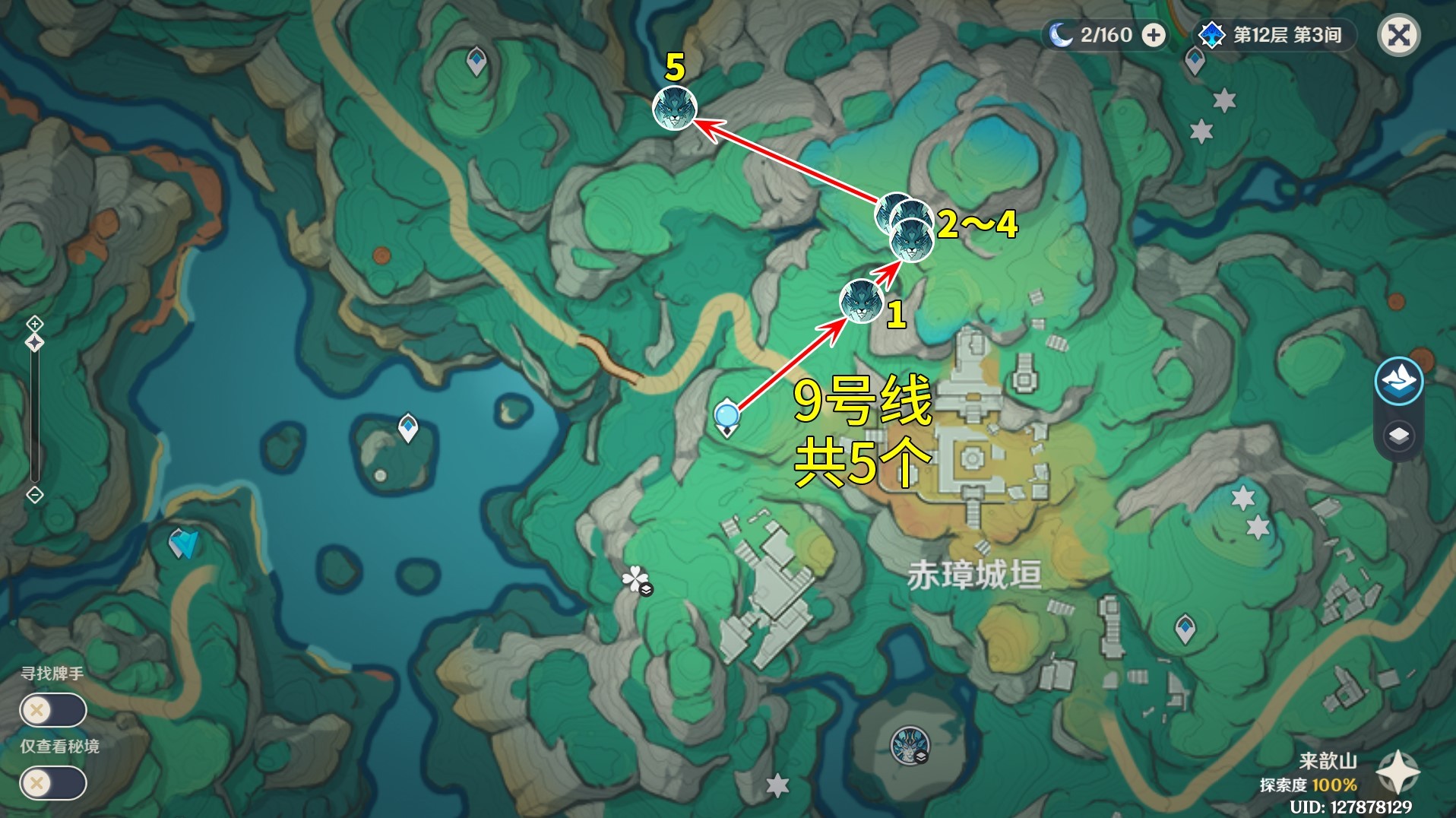The height and width of the screenshot is (818, 1456).
Task: Select the dragon boss icon with layer badge
Action: 910,744
